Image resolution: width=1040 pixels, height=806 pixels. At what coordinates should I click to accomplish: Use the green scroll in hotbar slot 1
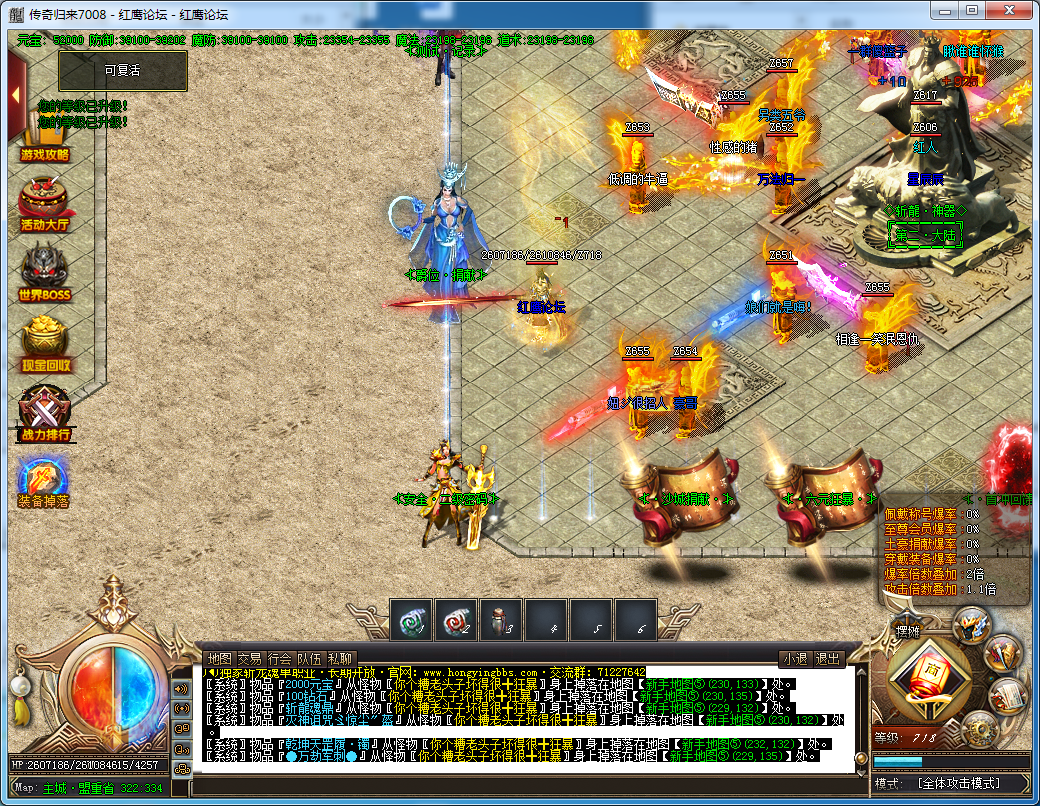(x=411, y=620)
